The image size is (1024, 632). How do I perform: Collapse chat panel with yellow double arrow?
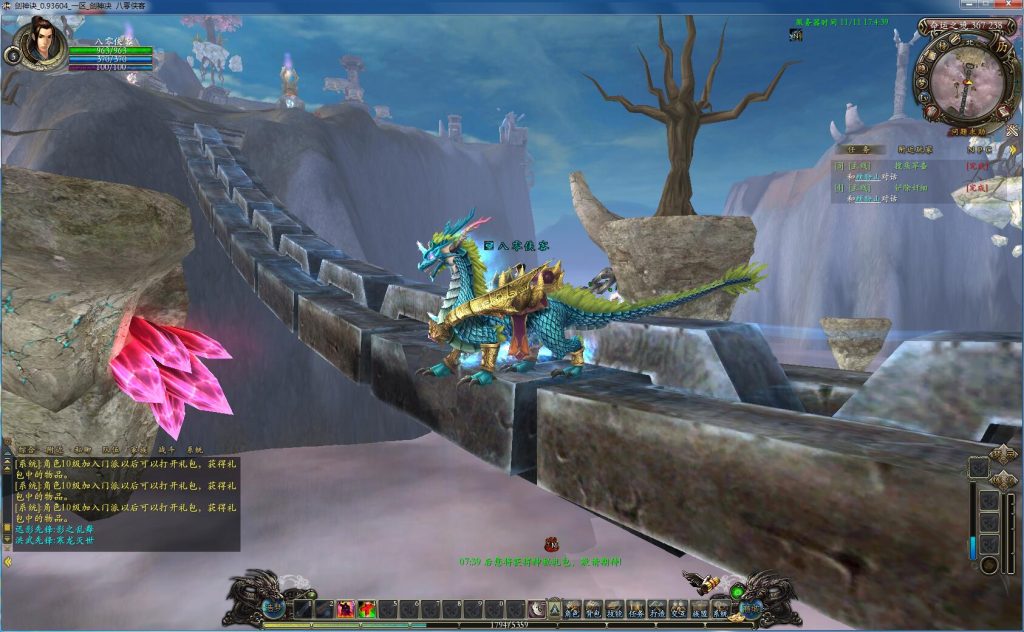8,561
